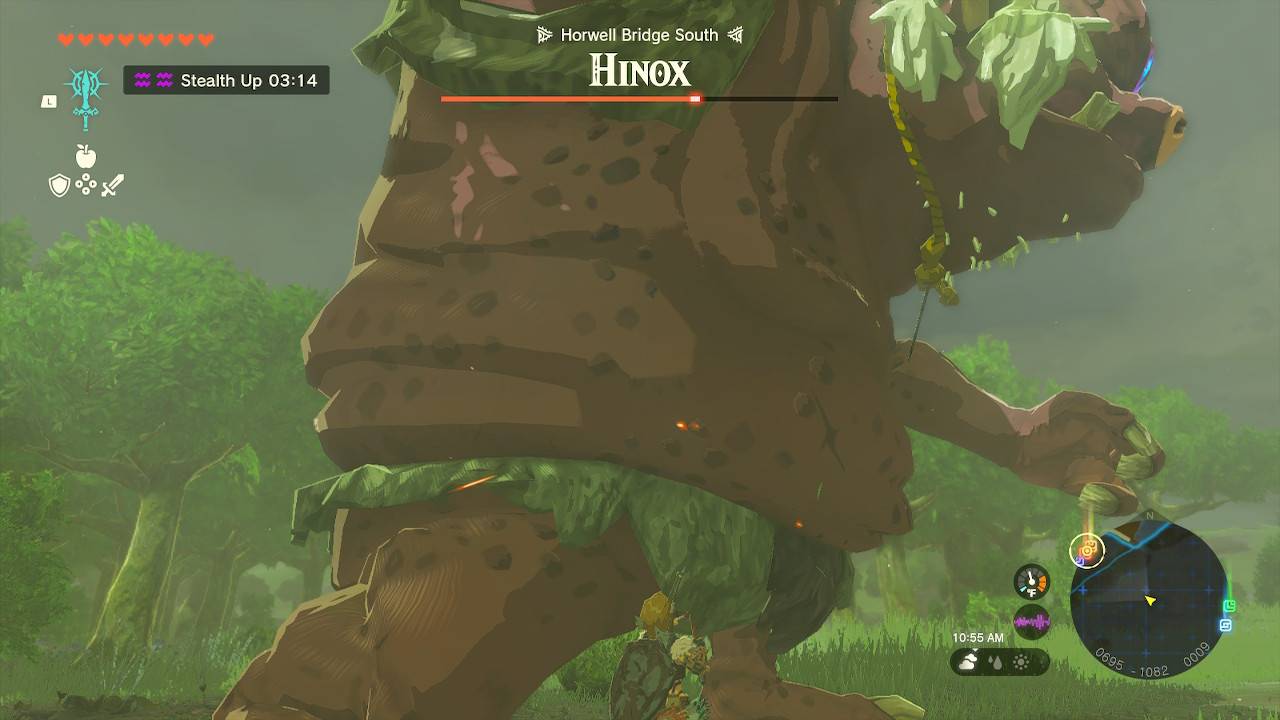The height and width of the screenshot is (720, 1280).
Task: Click the purple noise meter icon
Action: (1031, 622)
